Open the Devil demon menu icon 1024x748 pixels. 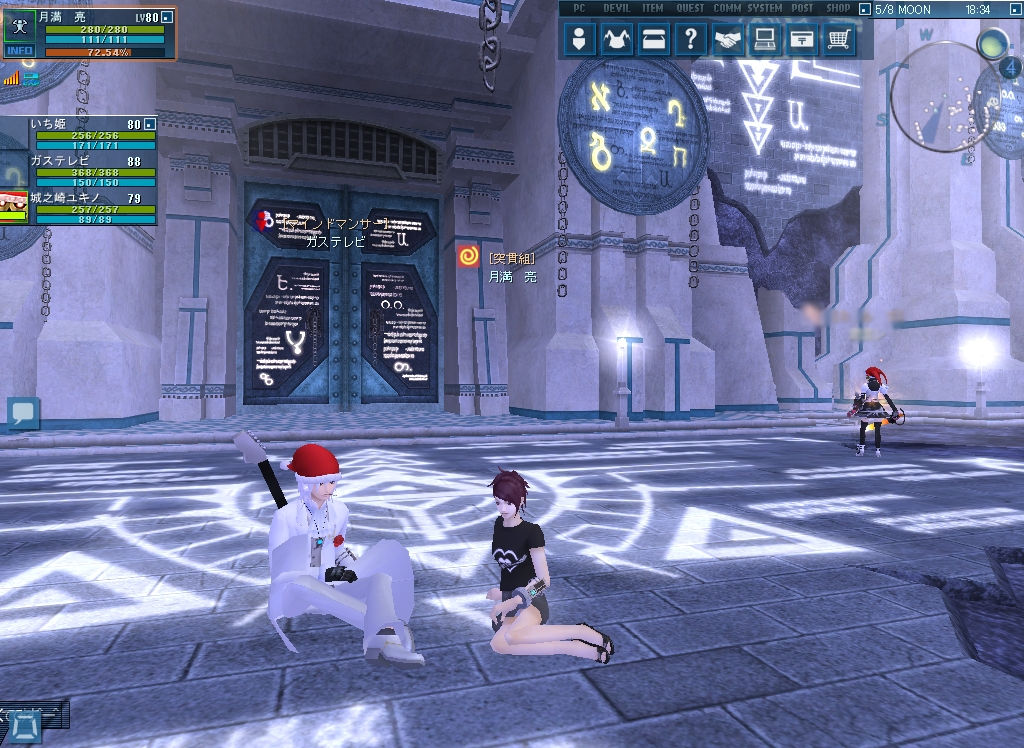[617, 40]
